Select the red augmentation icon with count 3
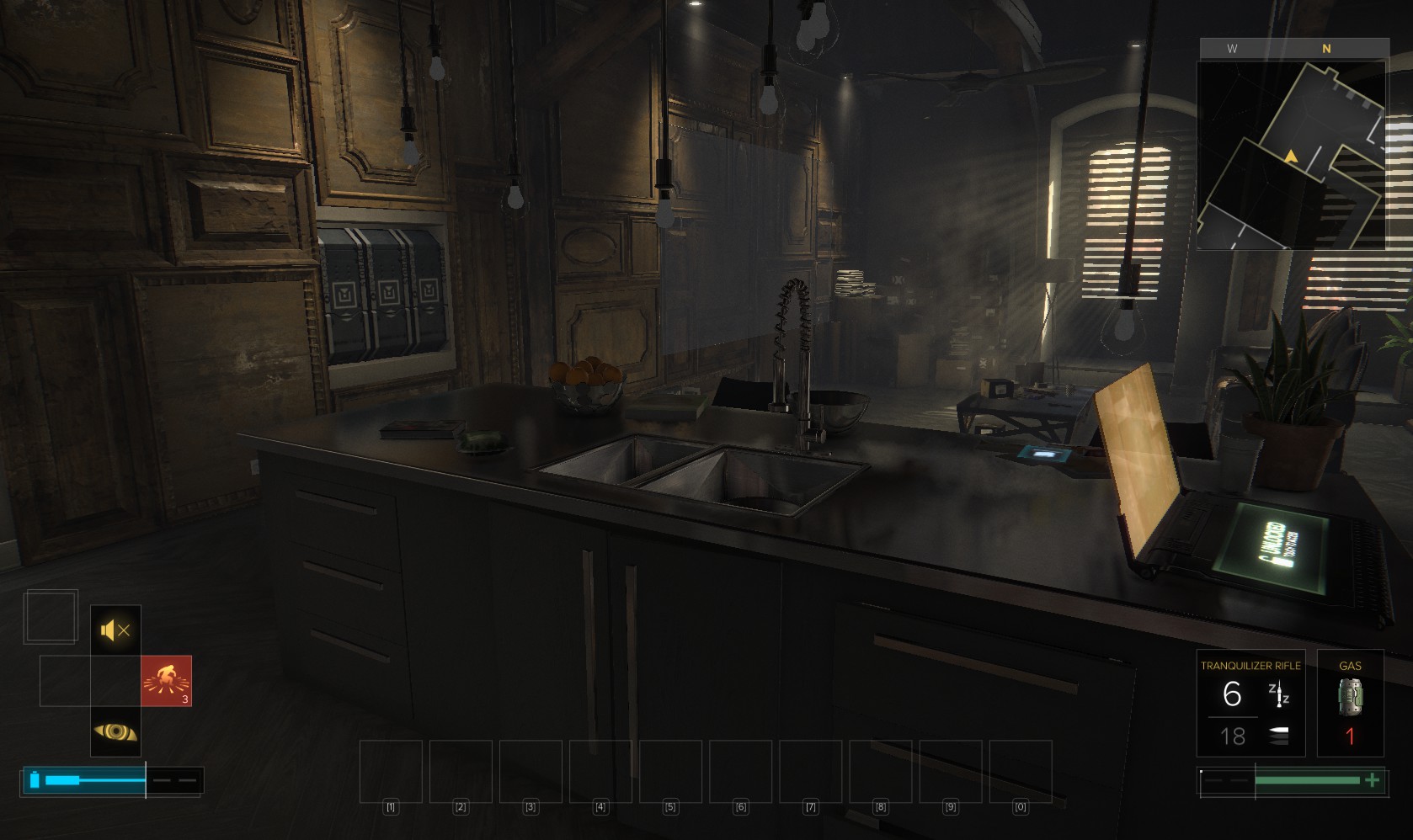The width and height of the screenshot is (1413, 840). [x=166, y=680]
